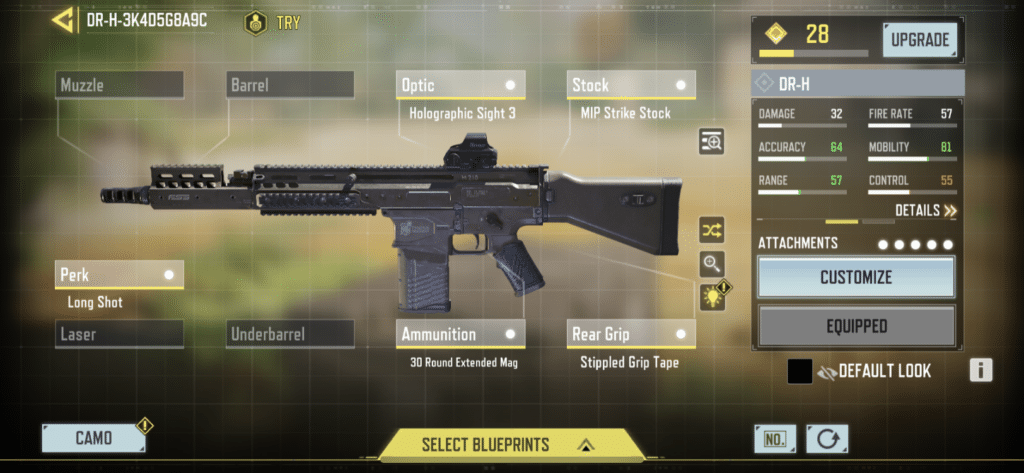Open the CAMO menu

coord(94,438)
